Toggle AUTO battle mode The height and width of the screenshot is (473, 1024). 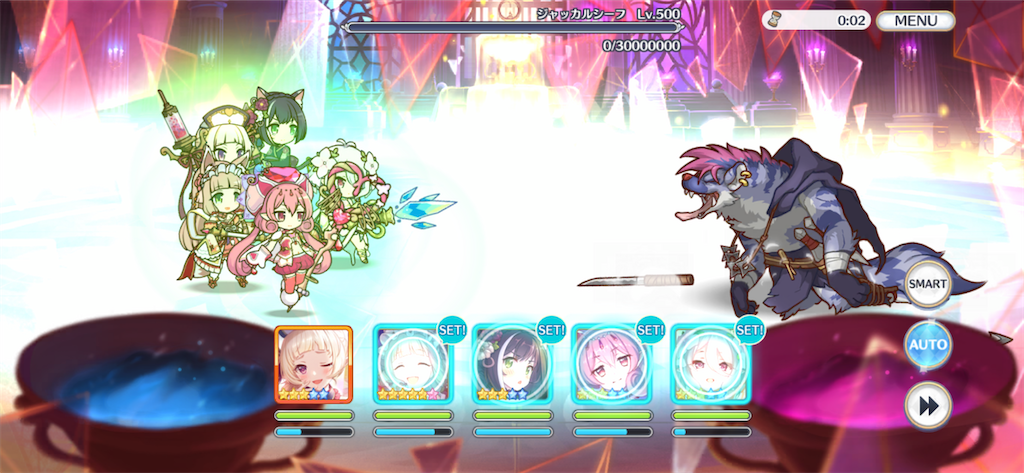(927, 345)
